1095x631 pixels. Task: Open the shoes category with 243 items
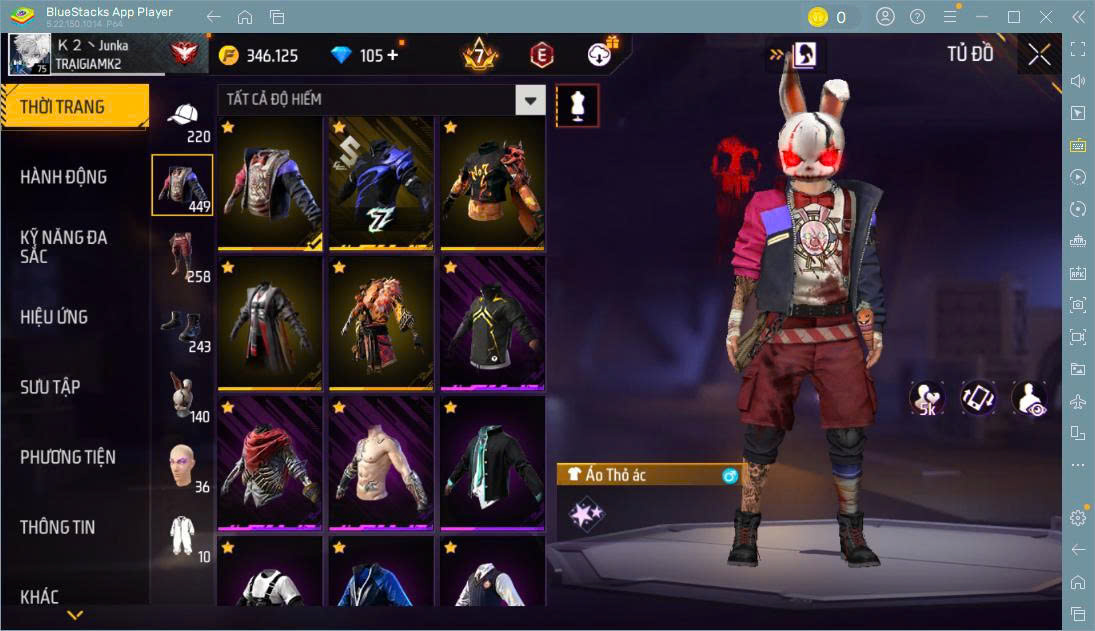pyautogui.click(x=182, y=326)
